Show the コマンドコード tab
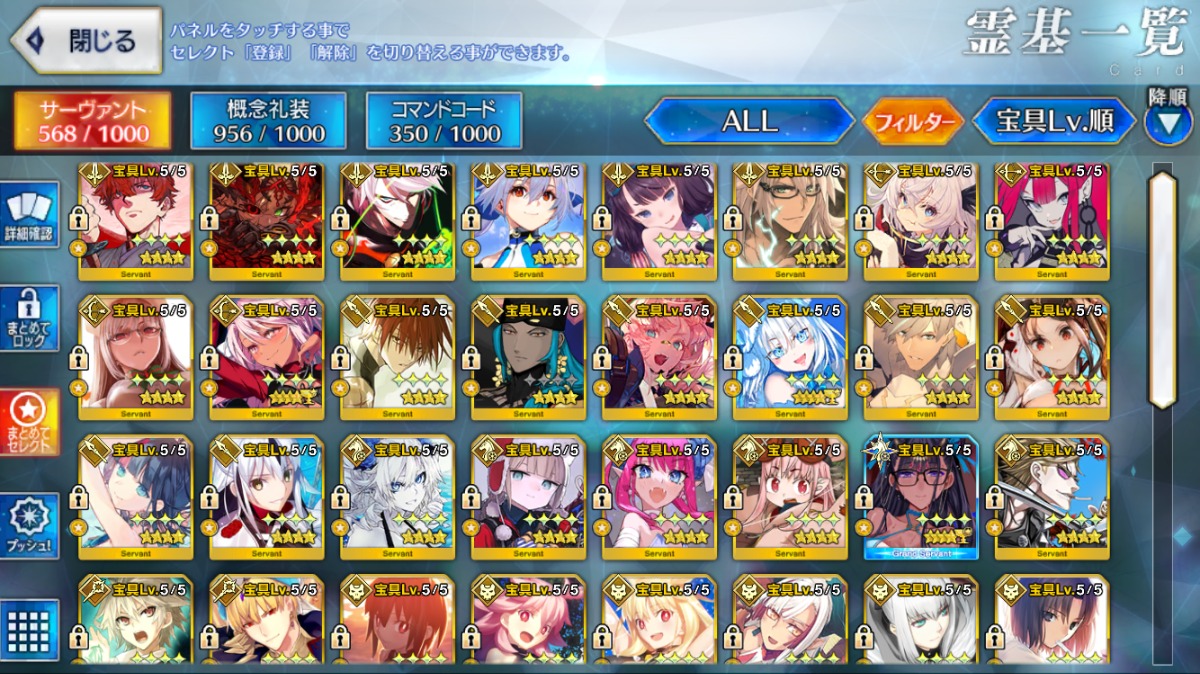Viewport: 1200px width, 674px height. (444, 121)
